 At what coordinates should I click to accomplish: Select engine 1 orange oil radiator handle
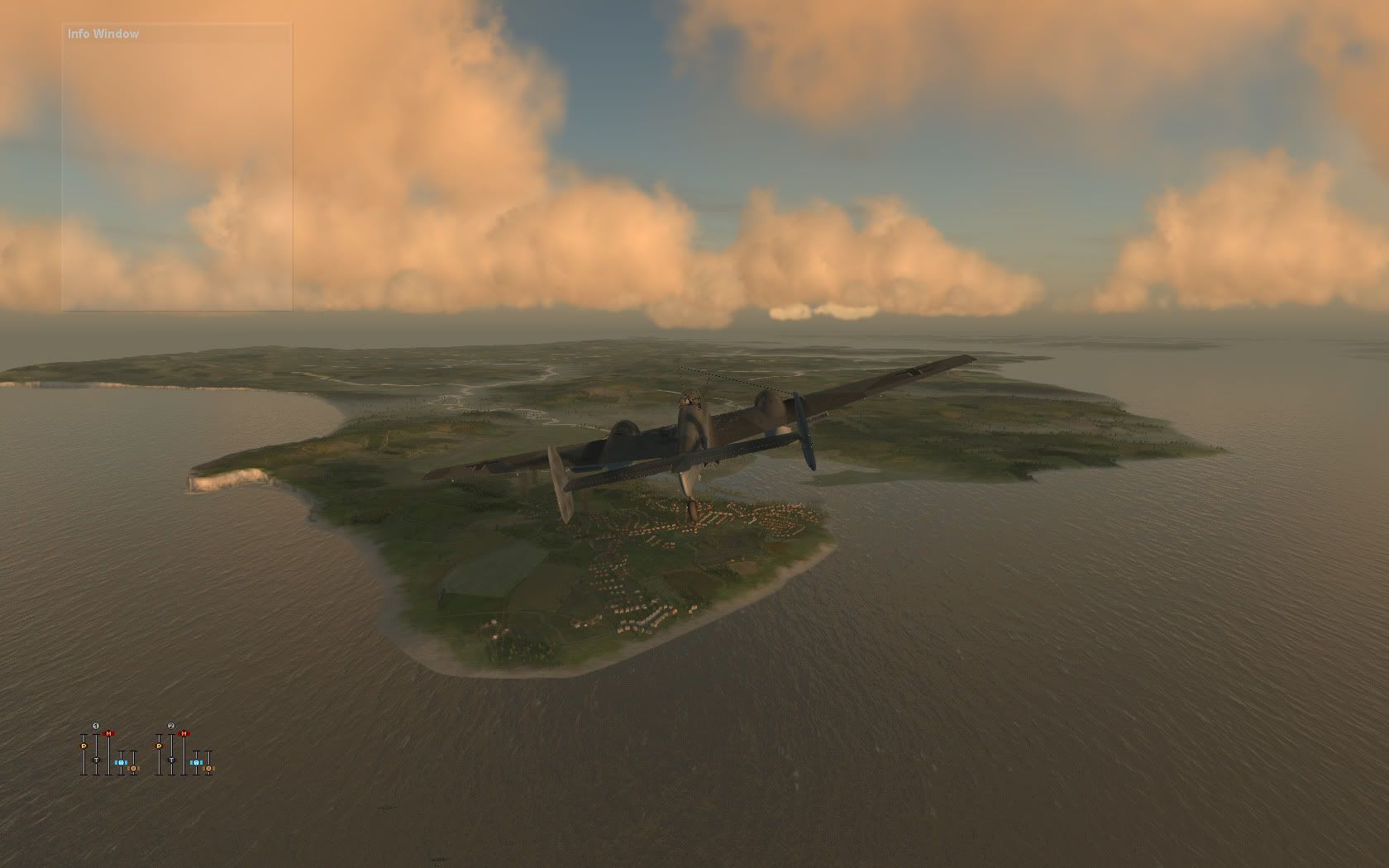click(134, 768)
